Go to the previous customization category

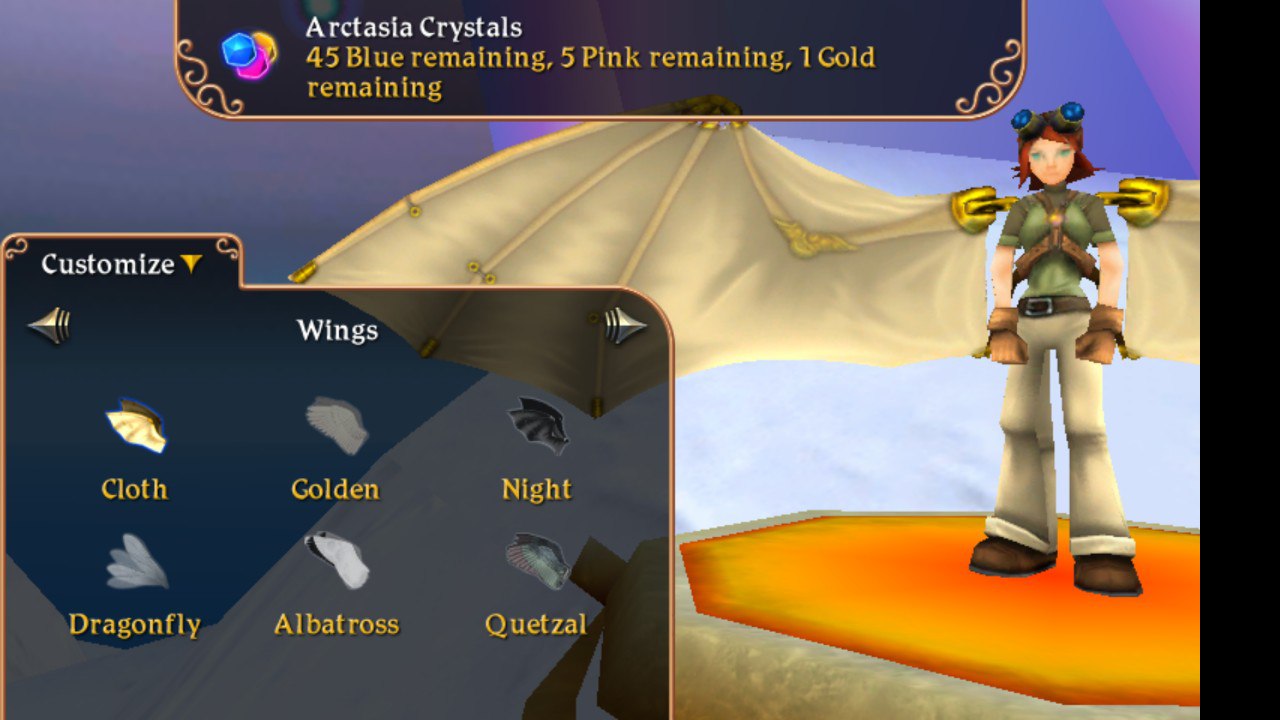coord(50,326)
